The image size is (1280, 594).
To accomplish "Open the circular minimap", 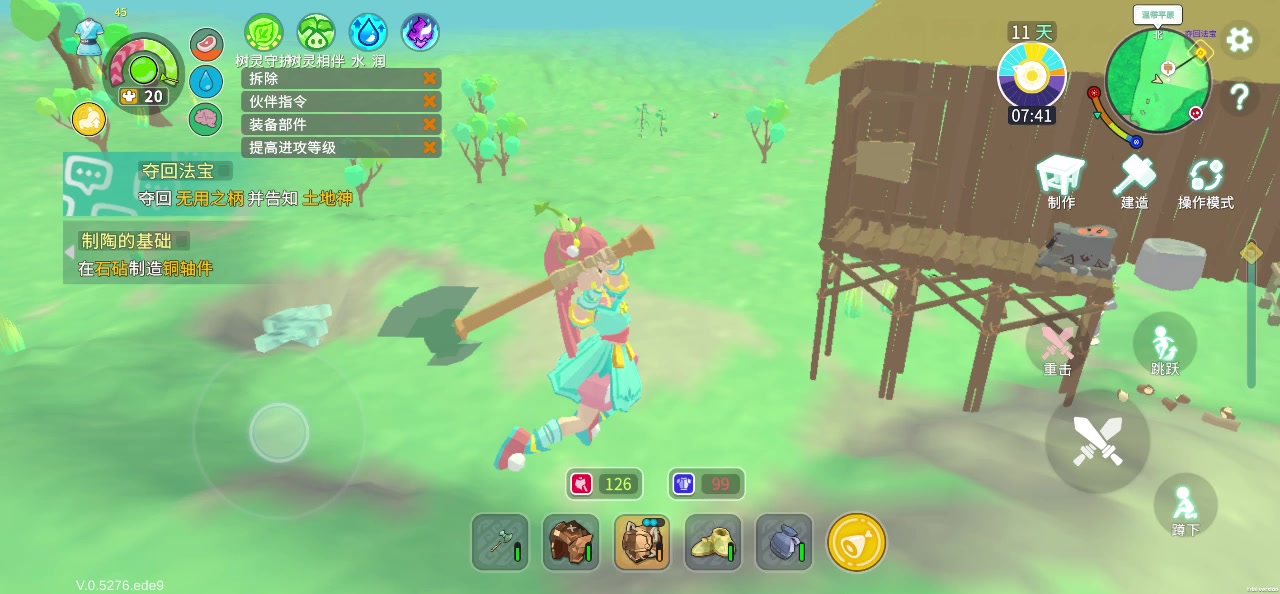I will tap(1158, 80).
